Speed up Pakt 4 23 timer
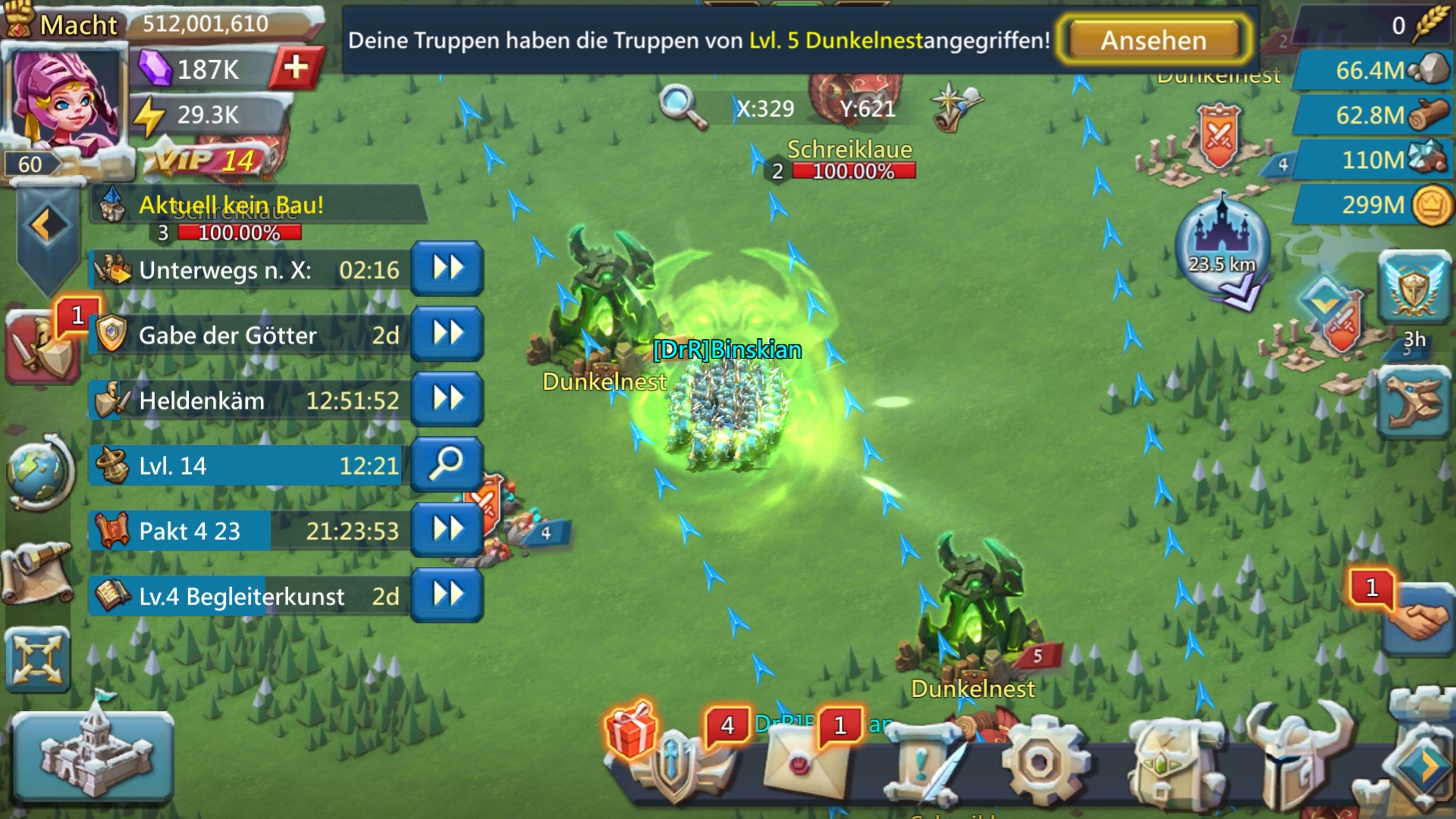This screenshot has width=1456, height=819. coord(447,529)
